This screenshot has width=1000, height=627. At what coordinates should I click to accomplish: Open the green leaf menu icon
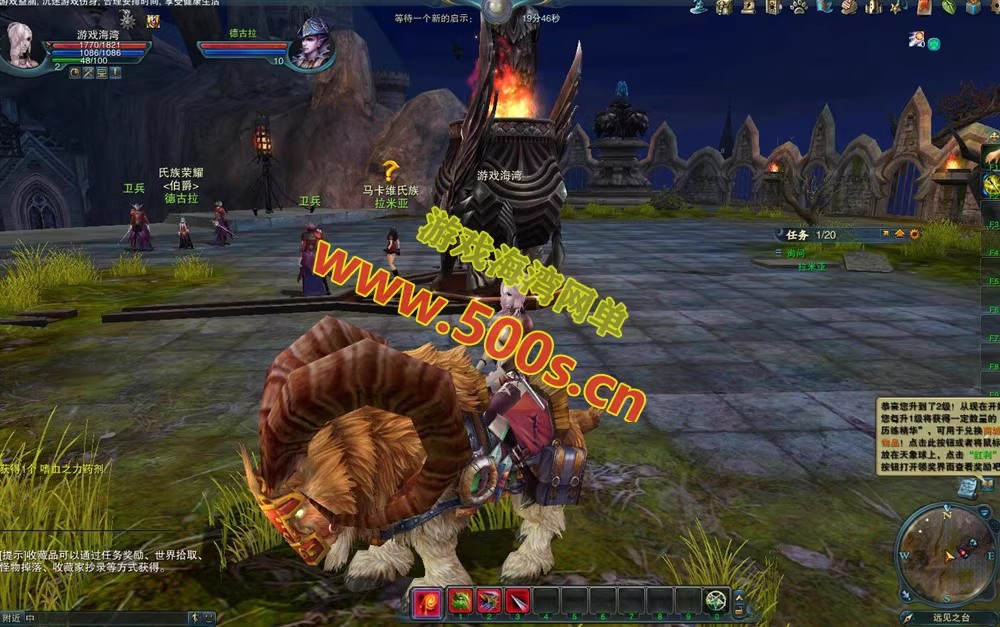[949, 7]
